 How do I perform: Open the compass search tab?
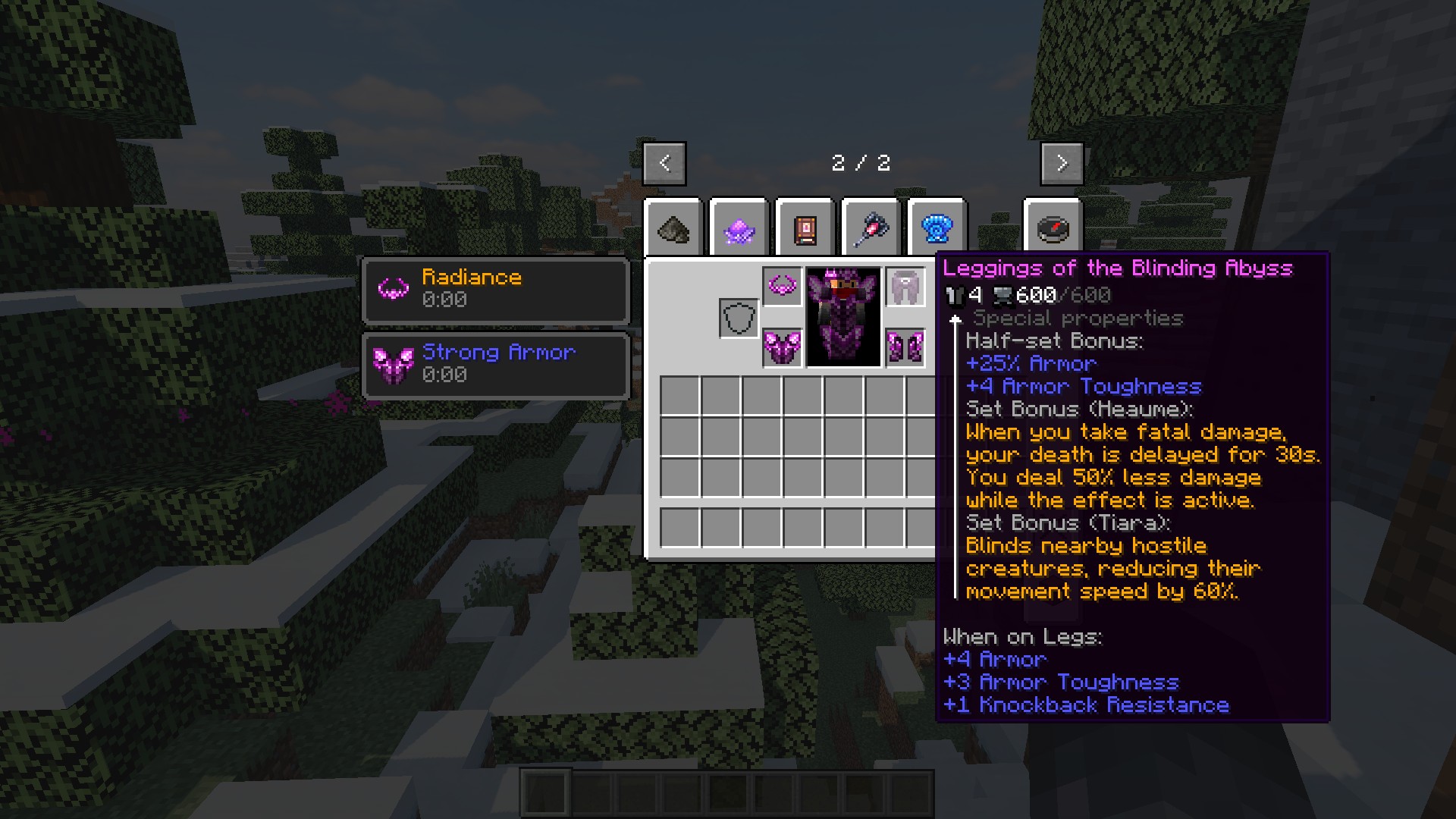click(1052, 228)
